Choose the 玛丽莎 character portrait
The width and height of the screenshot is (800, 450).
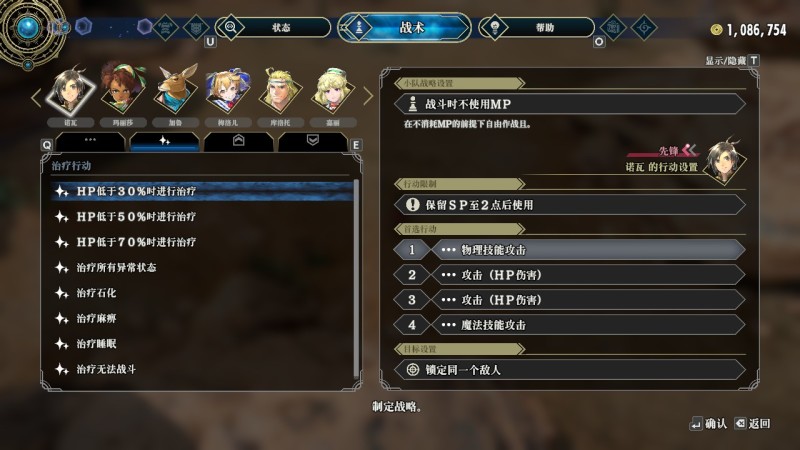pos(122,91)
